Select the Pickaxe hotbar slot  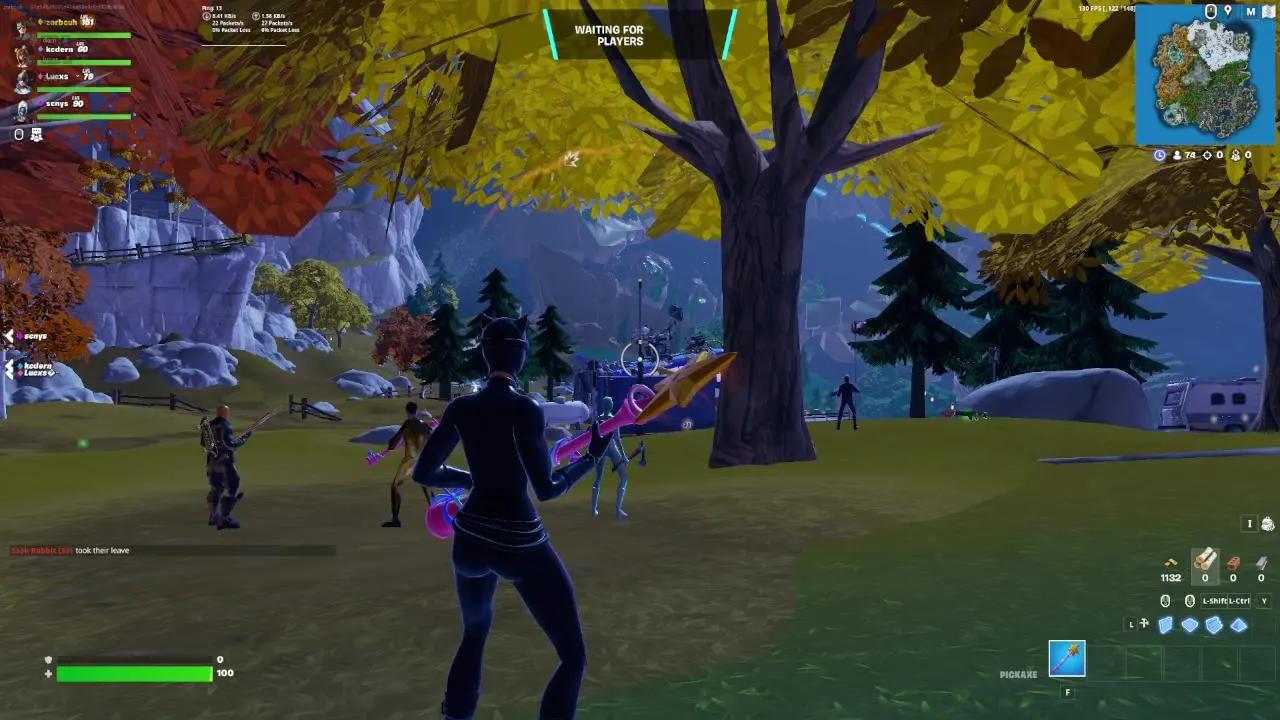click(x=1066, y=655)
